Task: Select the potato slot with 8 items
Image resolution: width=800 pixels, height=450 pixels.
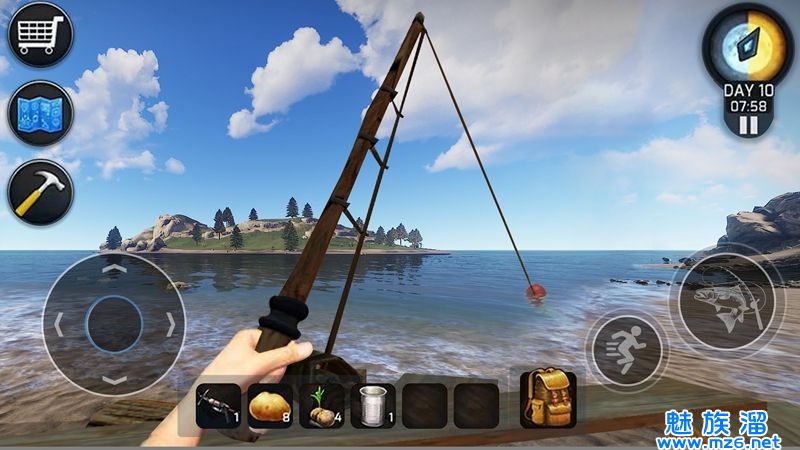Action: 270,406
